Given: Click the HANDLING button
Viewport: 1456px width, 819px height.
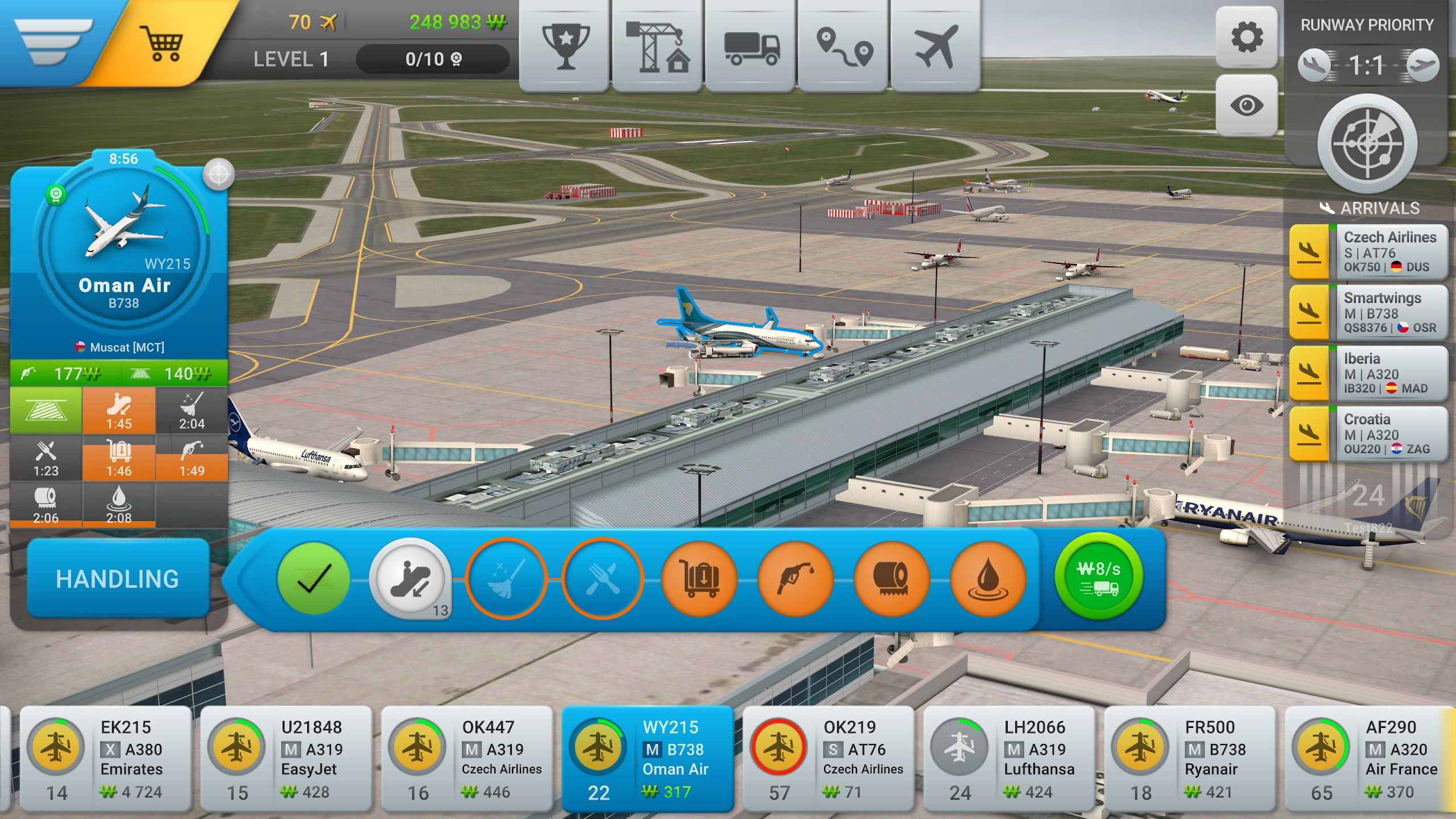Looking at the screenshot, I should pyautogui.click(x=118, y=578).
